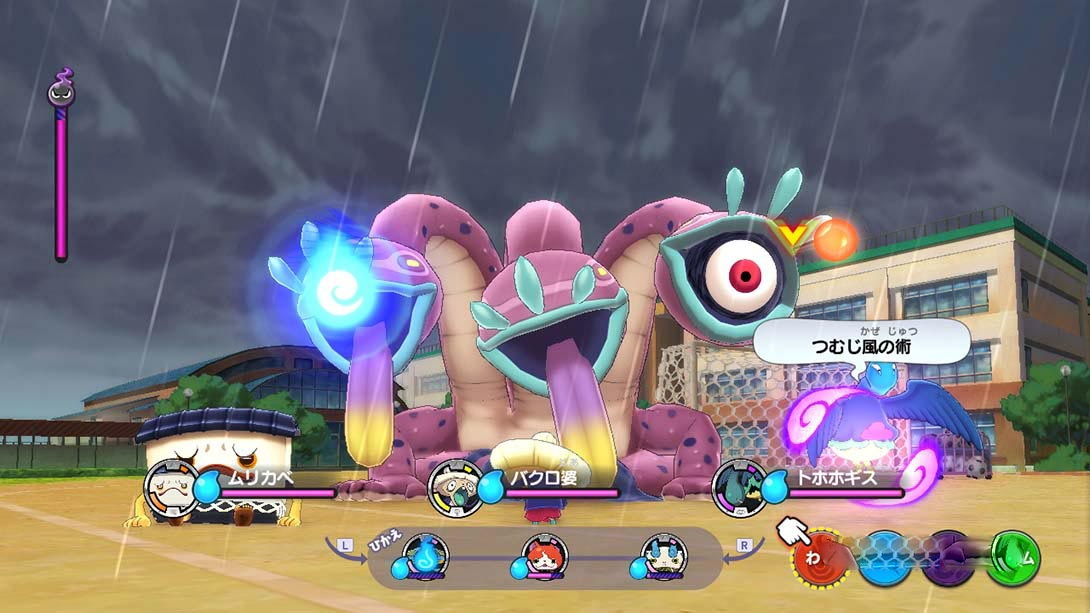Image resolution: width=1090 pixels, height=613 pixels.
Task: Choose the Jibanyan reserve medal
Action: click(x=545, y=557)
